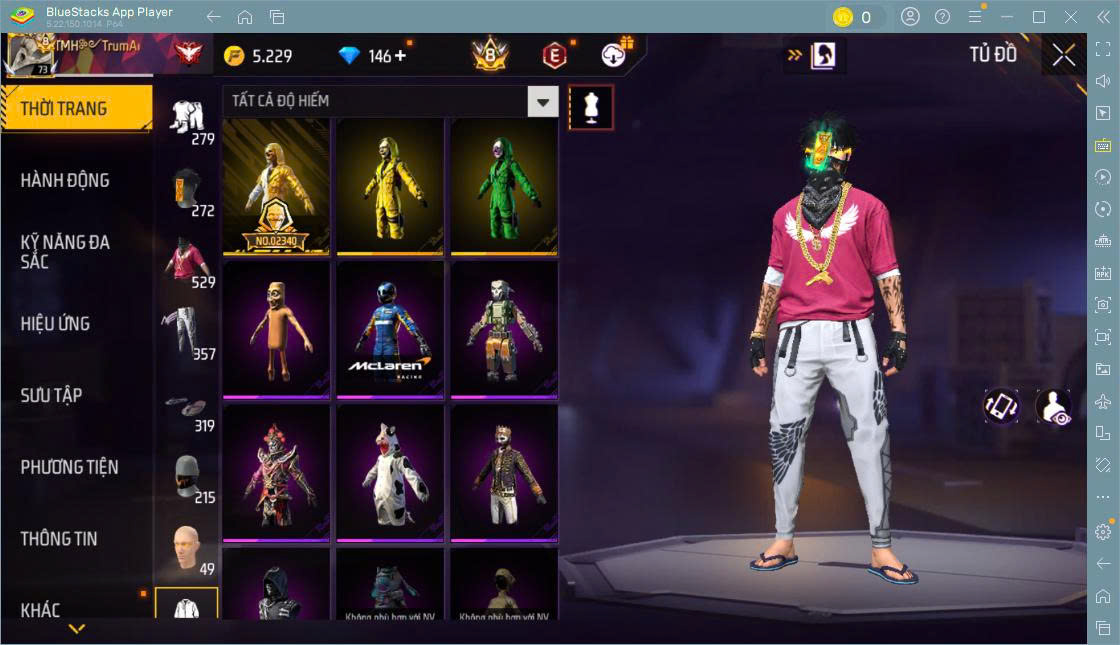This screenshot has height=645, width=1120.
Task: Toggle the character visibility eye icon
Action: point(1053,407)
